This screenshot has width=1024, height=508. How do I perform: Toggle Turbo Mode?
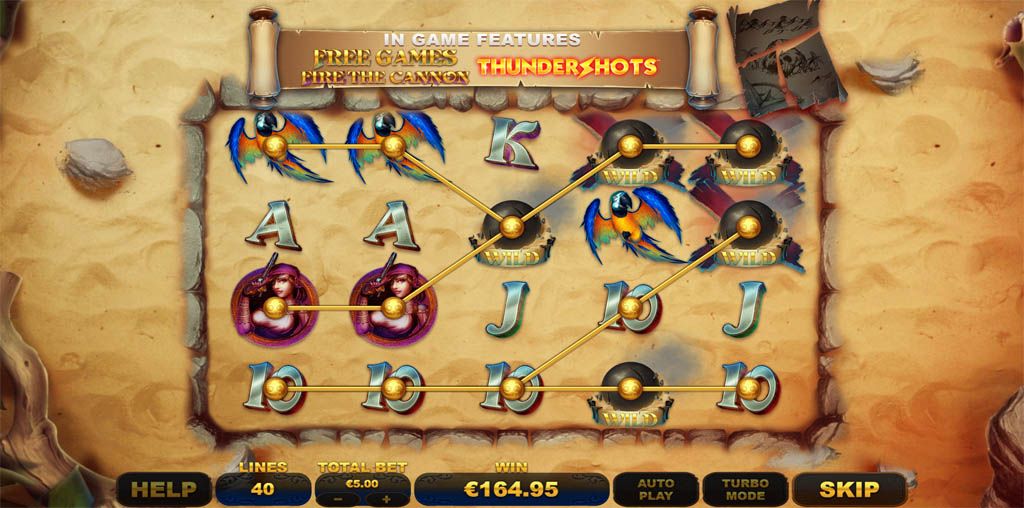pos(745,489)
